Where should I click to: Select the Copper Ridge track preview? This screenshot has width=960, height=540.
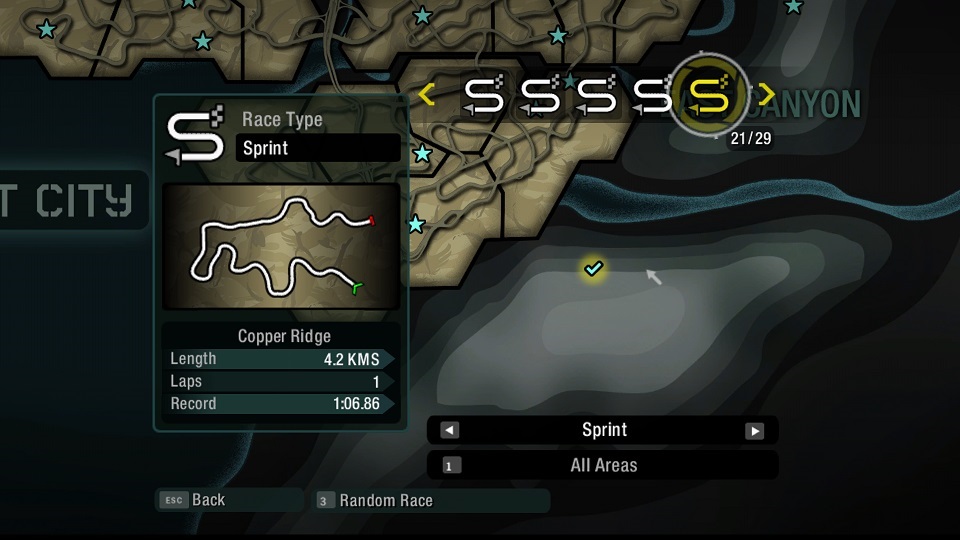[x=281, y=246]
